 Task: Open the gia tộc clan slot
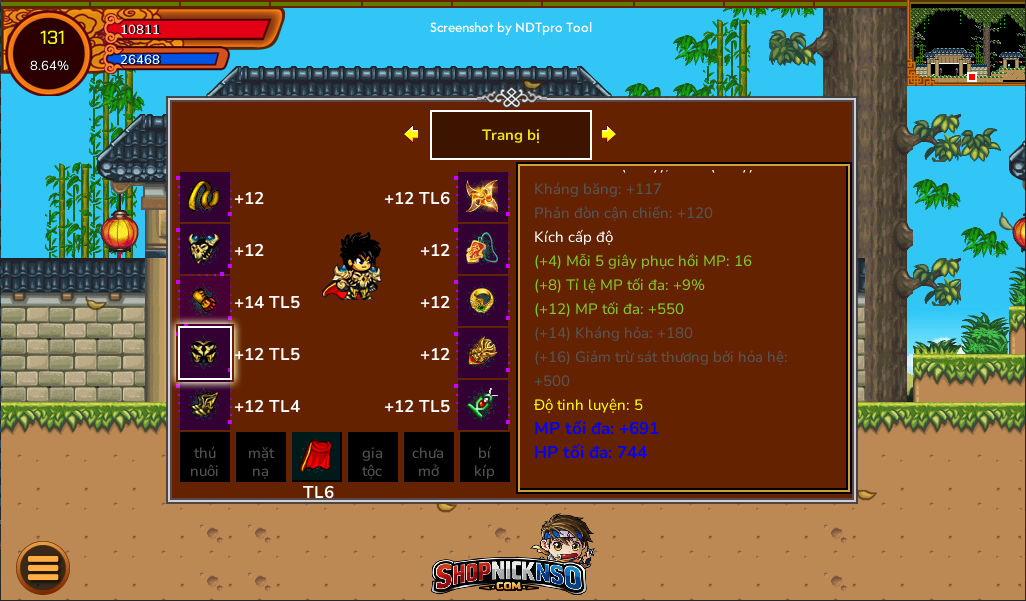pyautogui.click(x=372, y=458)
